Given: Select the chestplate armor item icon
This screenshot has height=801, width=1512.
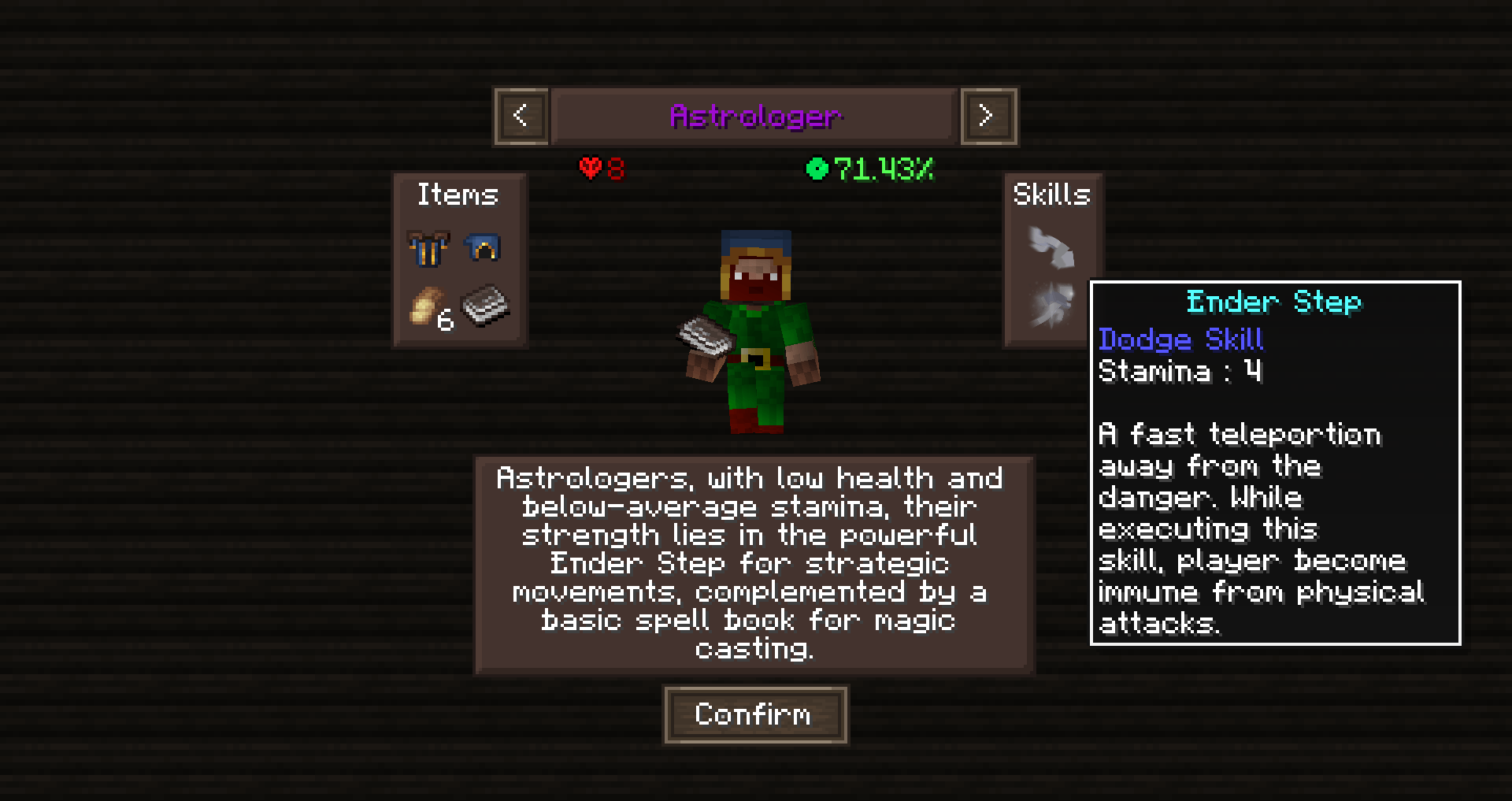Looking at the screenshot, I should pyautogui.click(x=428, y=249).
